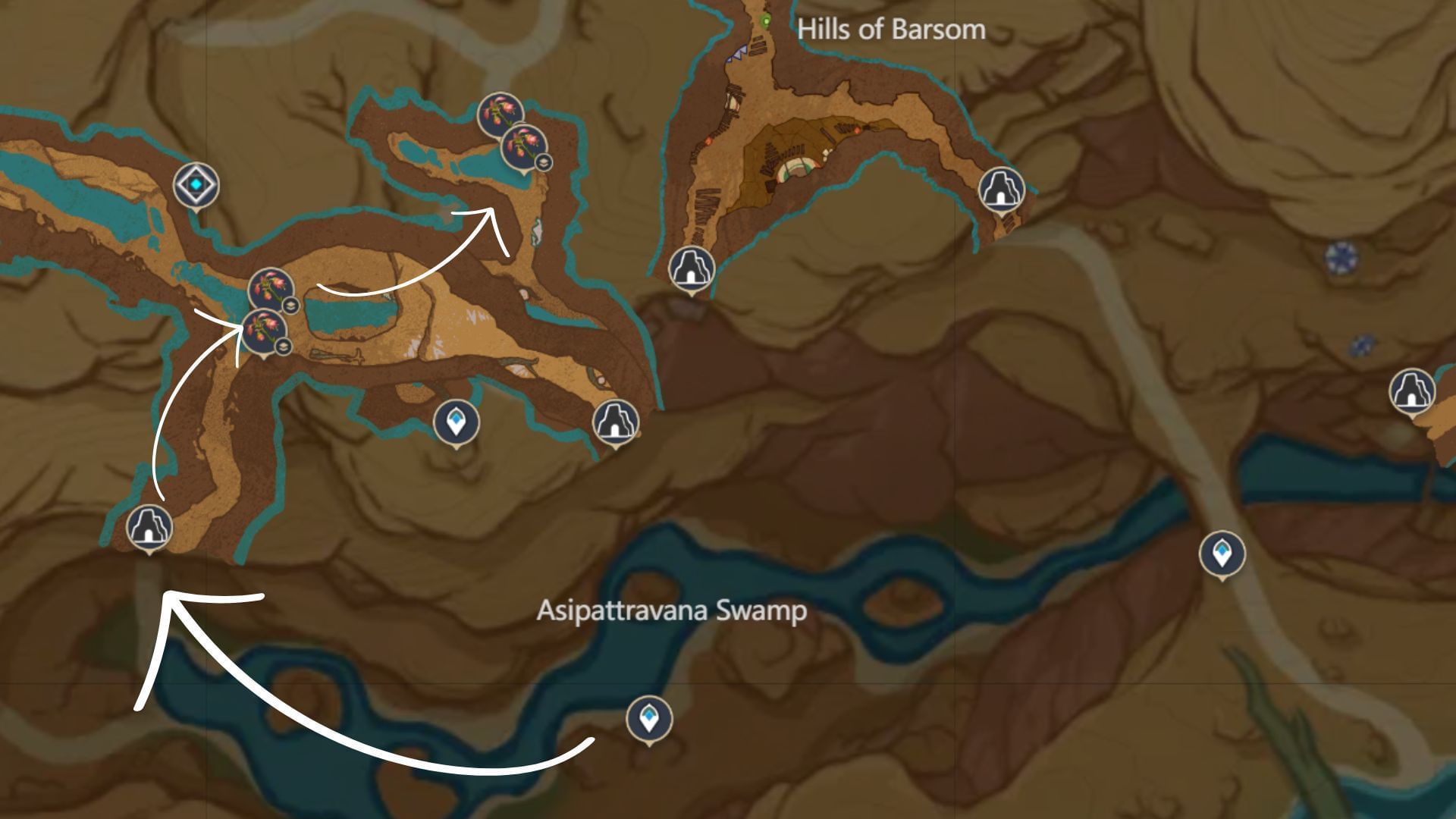
Task: Expand the stacked-markers badge on the top flower pin
Action: (544, 162)
